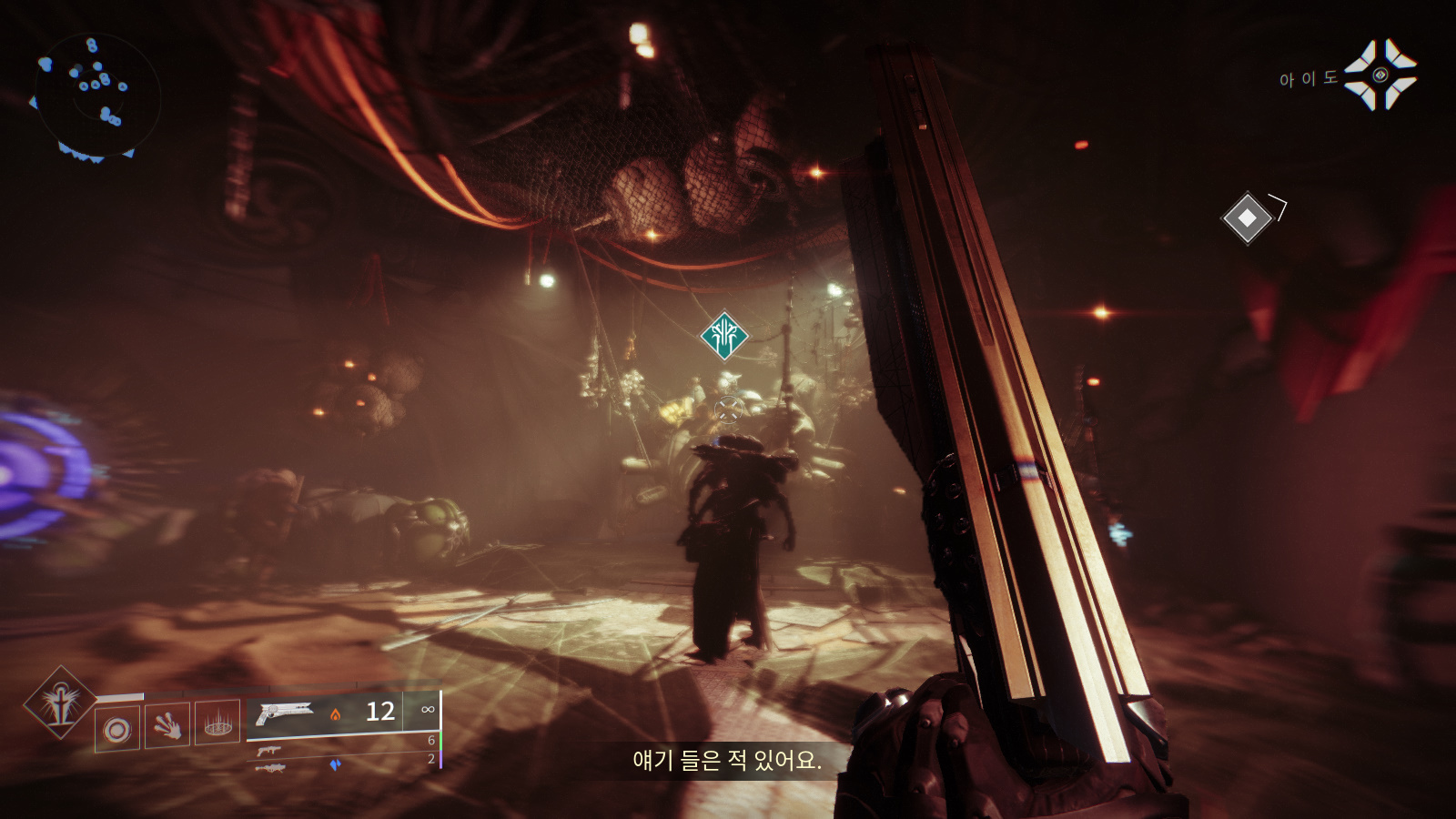
Task: Select the white diamond objective marker
Action: (x=1247, y=217)
